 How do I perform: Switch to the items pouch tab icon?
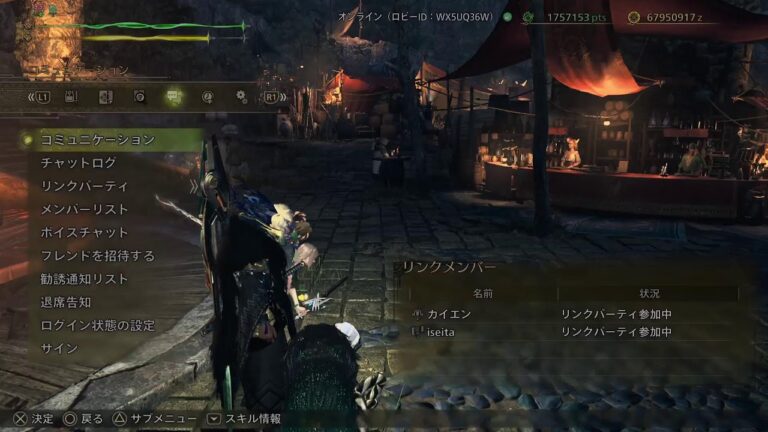point(71,97)
